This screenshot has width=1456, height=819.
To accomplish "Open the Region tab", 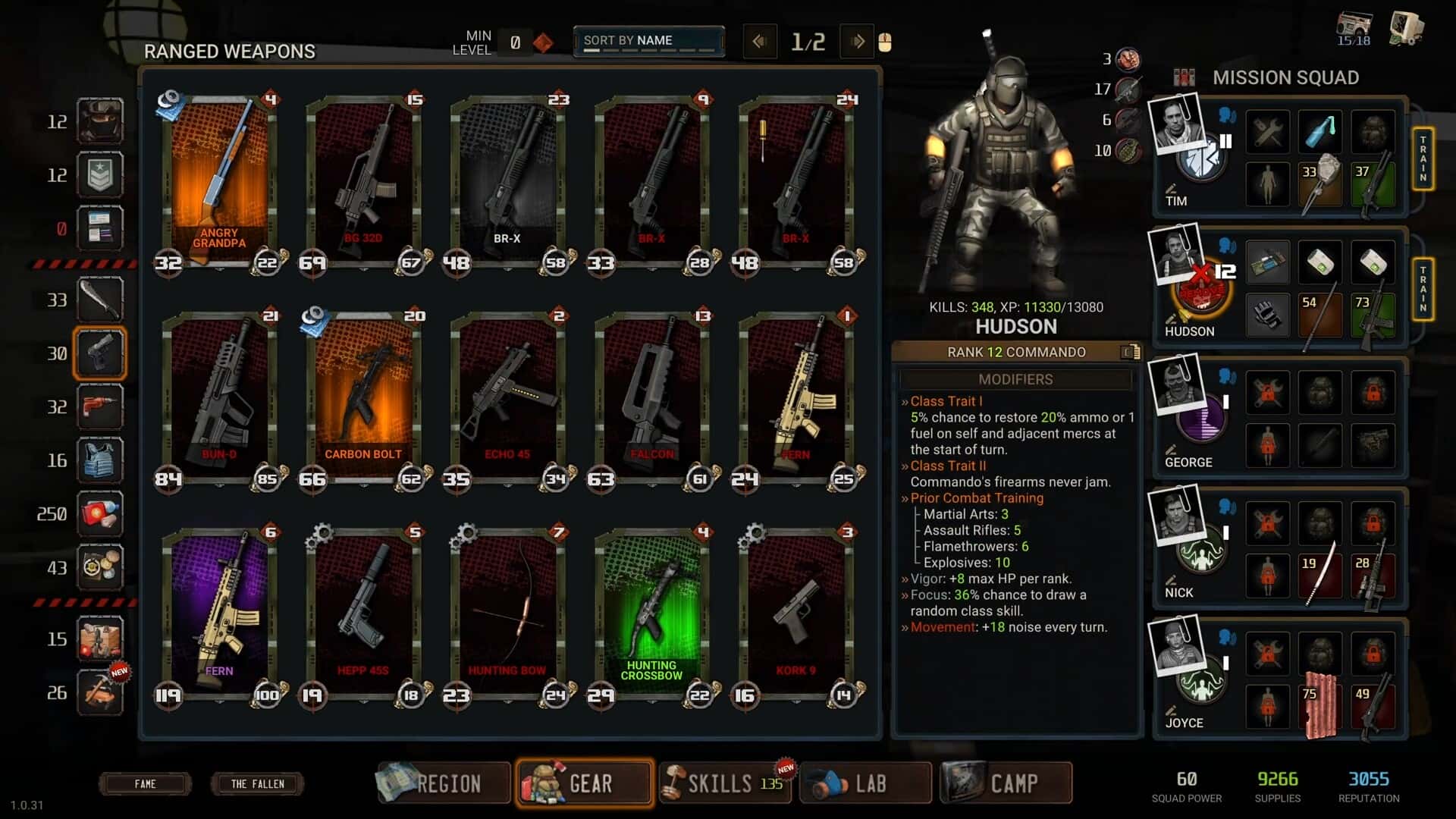I will pos(444,783).
